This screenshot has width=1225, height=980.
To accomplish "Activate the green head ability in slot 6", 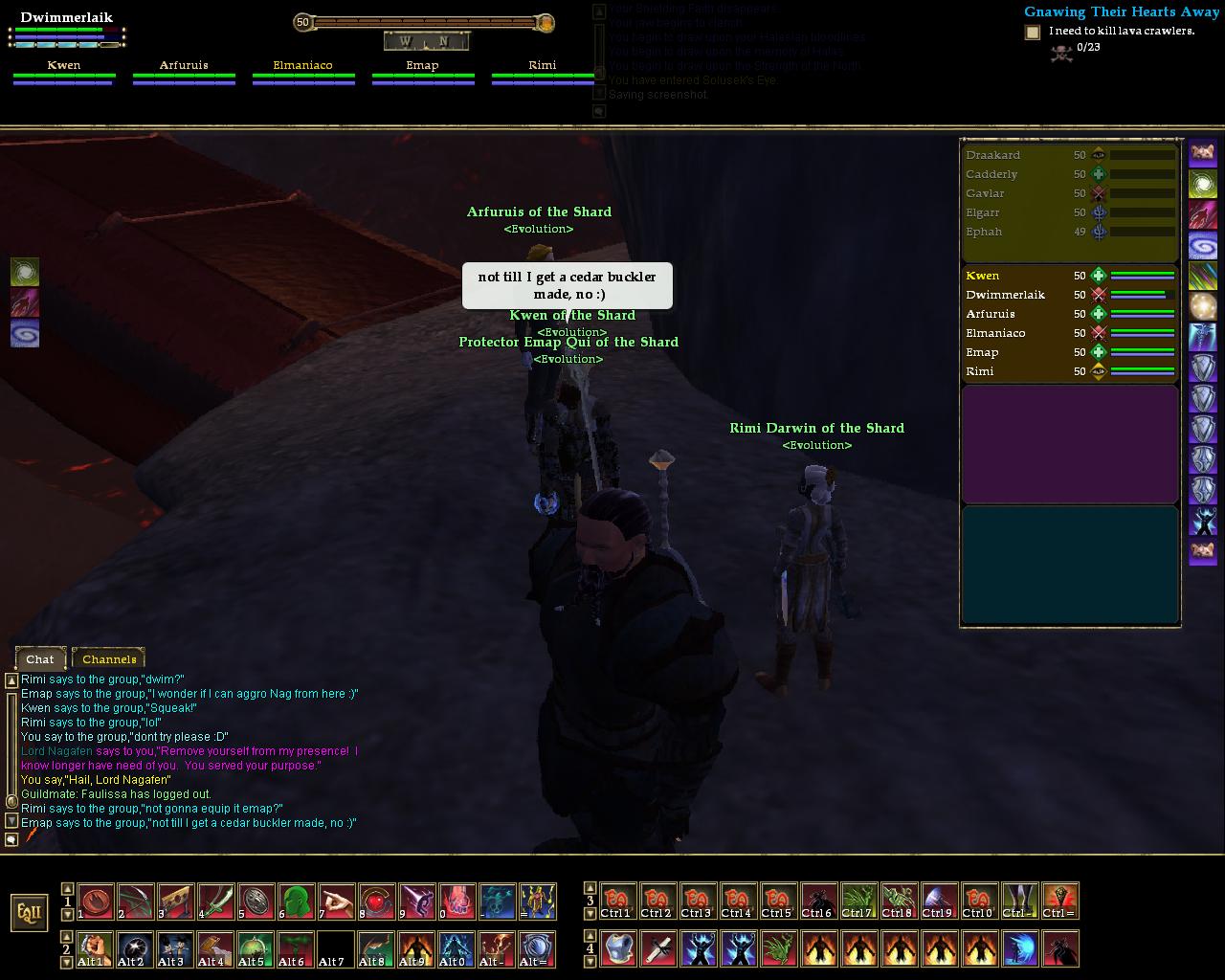I will (x=296, y=901).
